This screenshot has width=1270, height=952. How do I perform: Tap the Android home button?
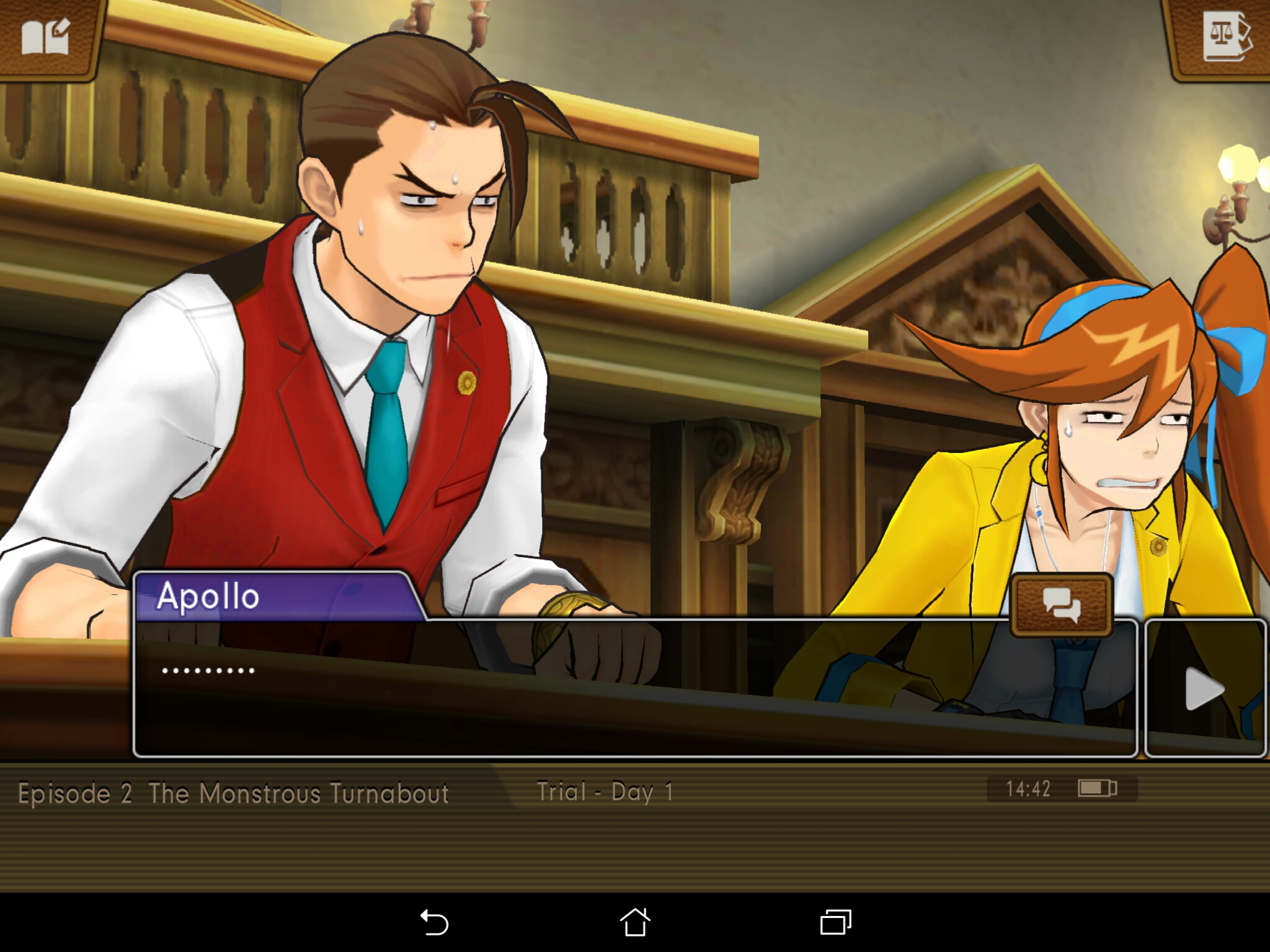[x=634, y=922]
